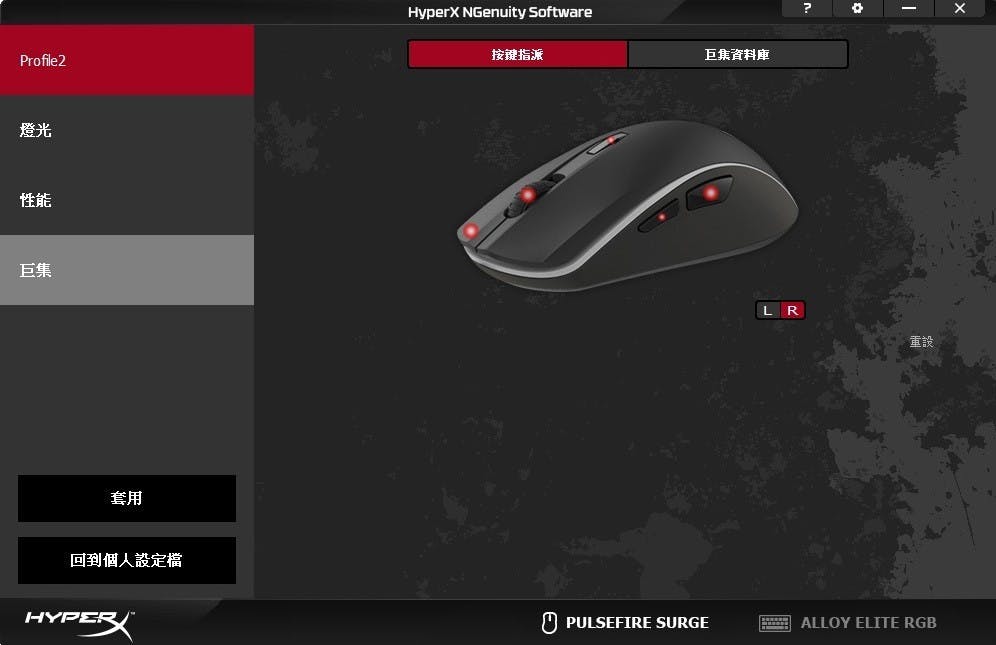The width and height of the screenshot is (996, 645).
Task: Switch to the 巨集資料庫 tab
Action: [737, 54]
